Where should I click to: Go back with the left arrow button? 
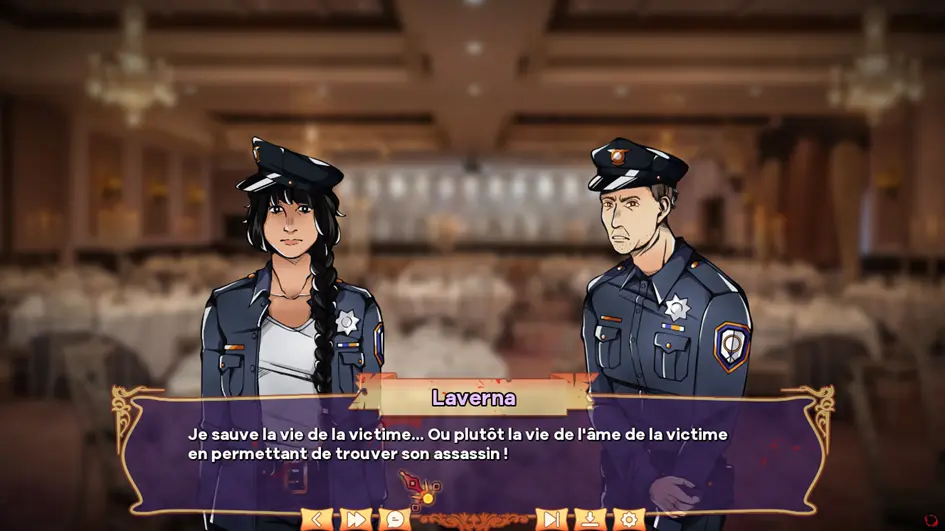(317, 519)
